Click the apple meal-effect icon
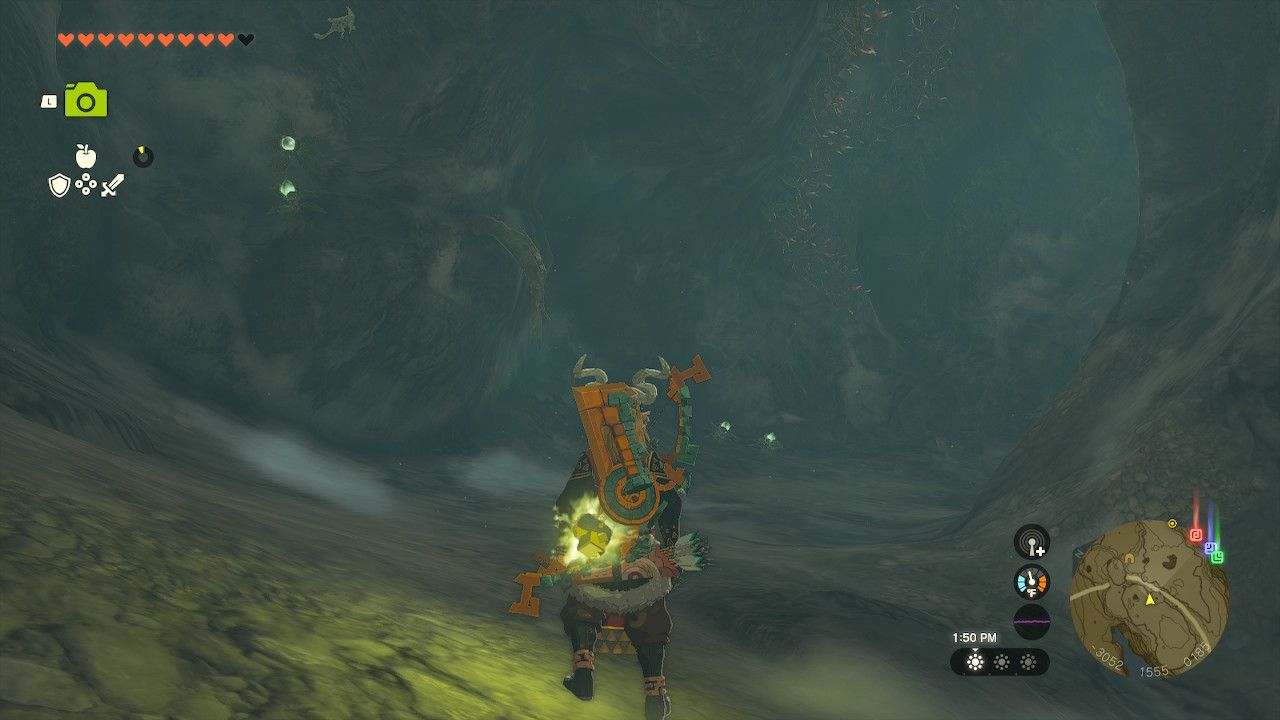Viewport: 1280px width, 720px height. 85,157
